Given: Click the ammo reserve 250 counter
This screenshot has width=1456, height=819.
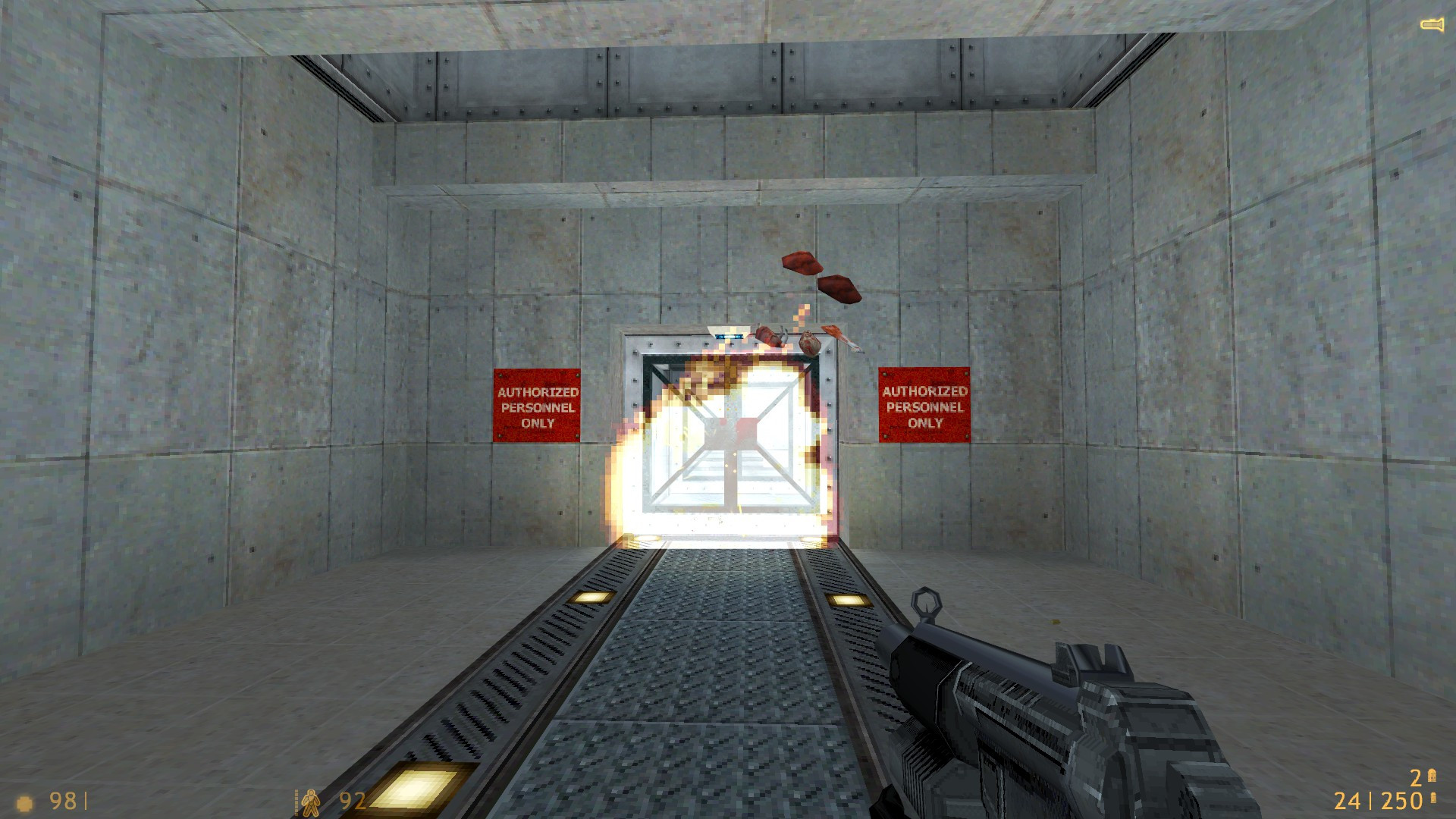Looking at the screenshot, I should click(x=1401, y=800).
